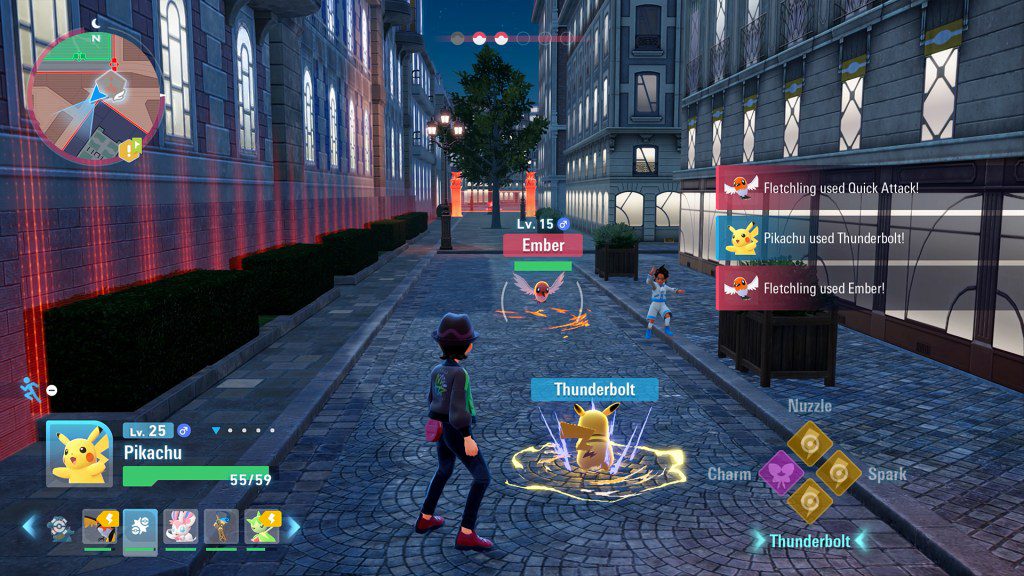The width and height of the screenshot is (1024, 576).
Task: Select the green Pokémon party slot
Action: [x=262, y=525]
